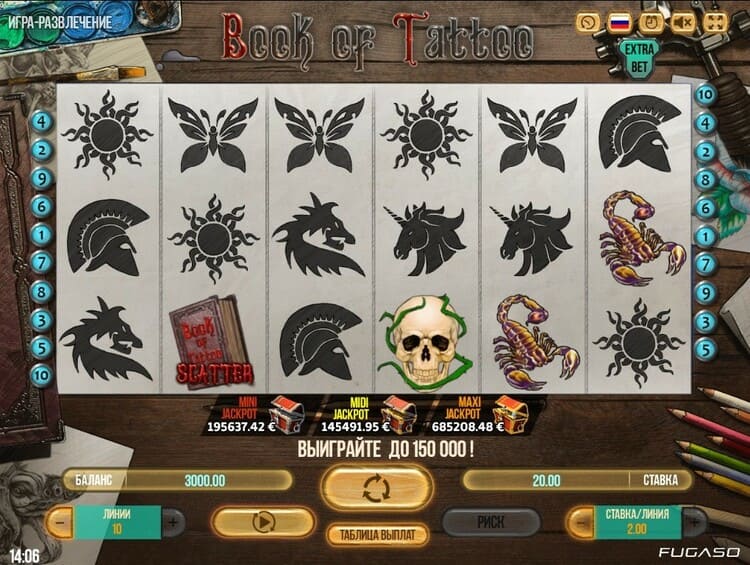Switch to fullscreen with the arrows icon

(x=715, y=21)
